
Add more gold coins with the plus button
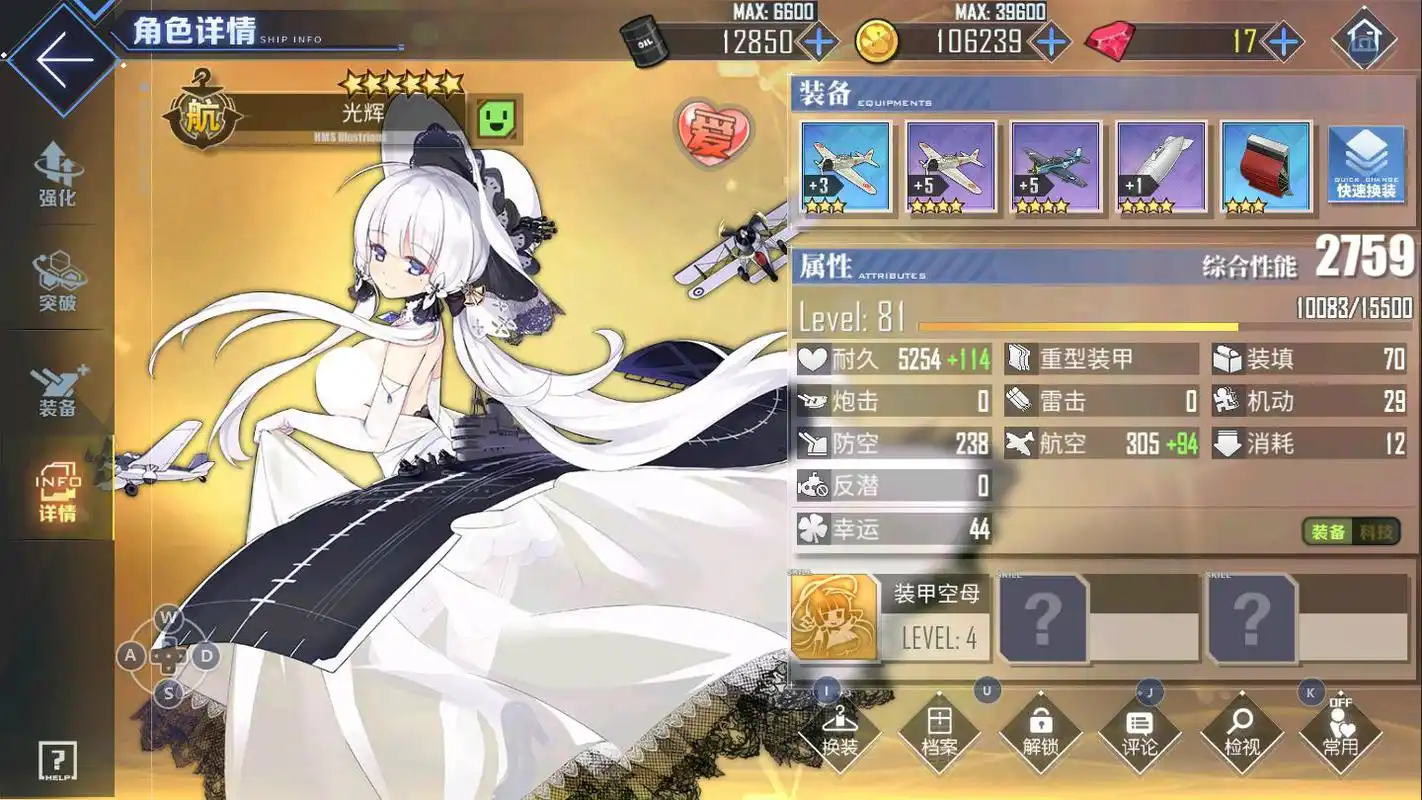pyautogui.click(x=1050, y=42)
